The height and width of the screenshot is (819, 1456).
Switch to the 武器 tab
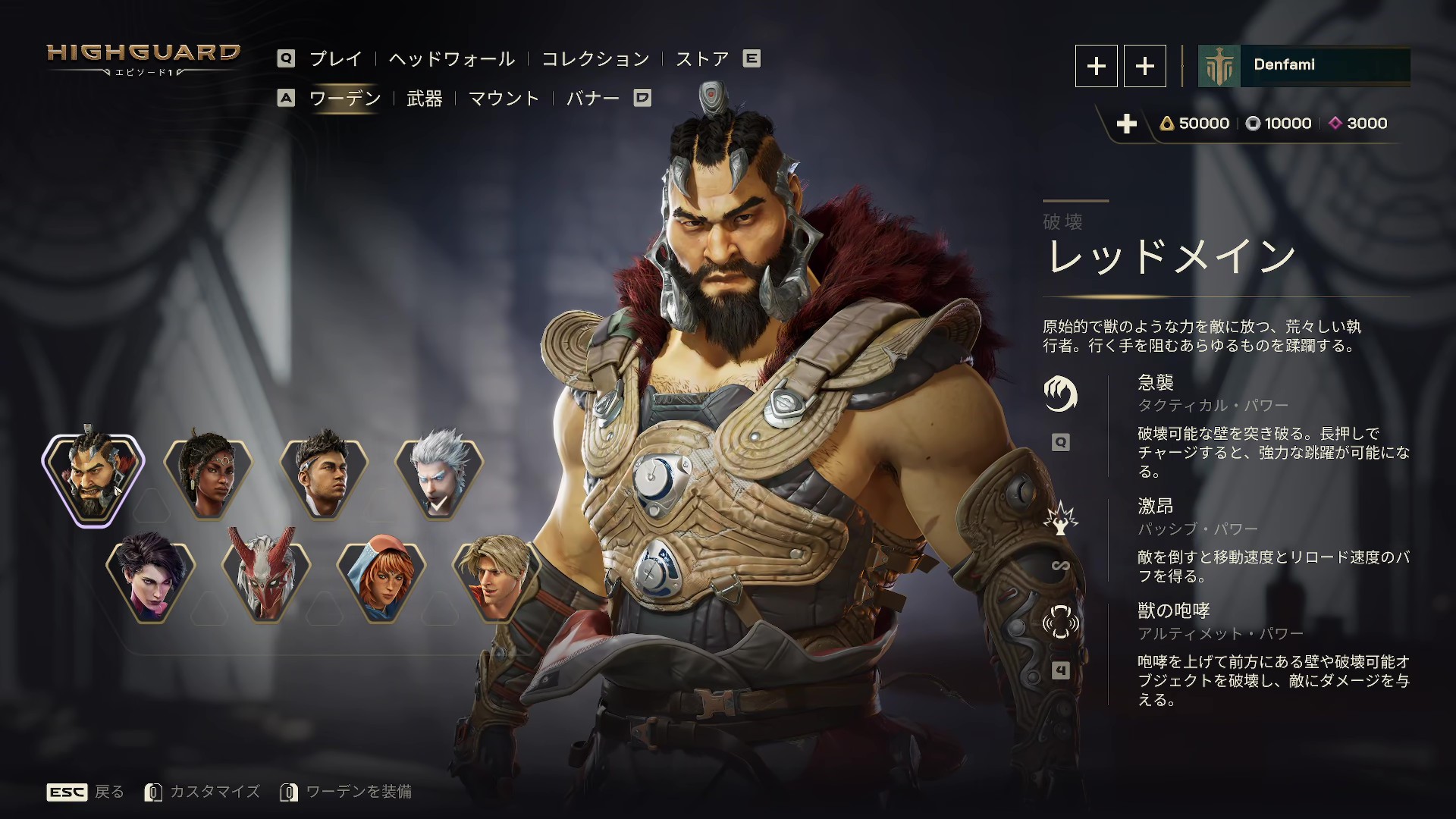point(425,99)
